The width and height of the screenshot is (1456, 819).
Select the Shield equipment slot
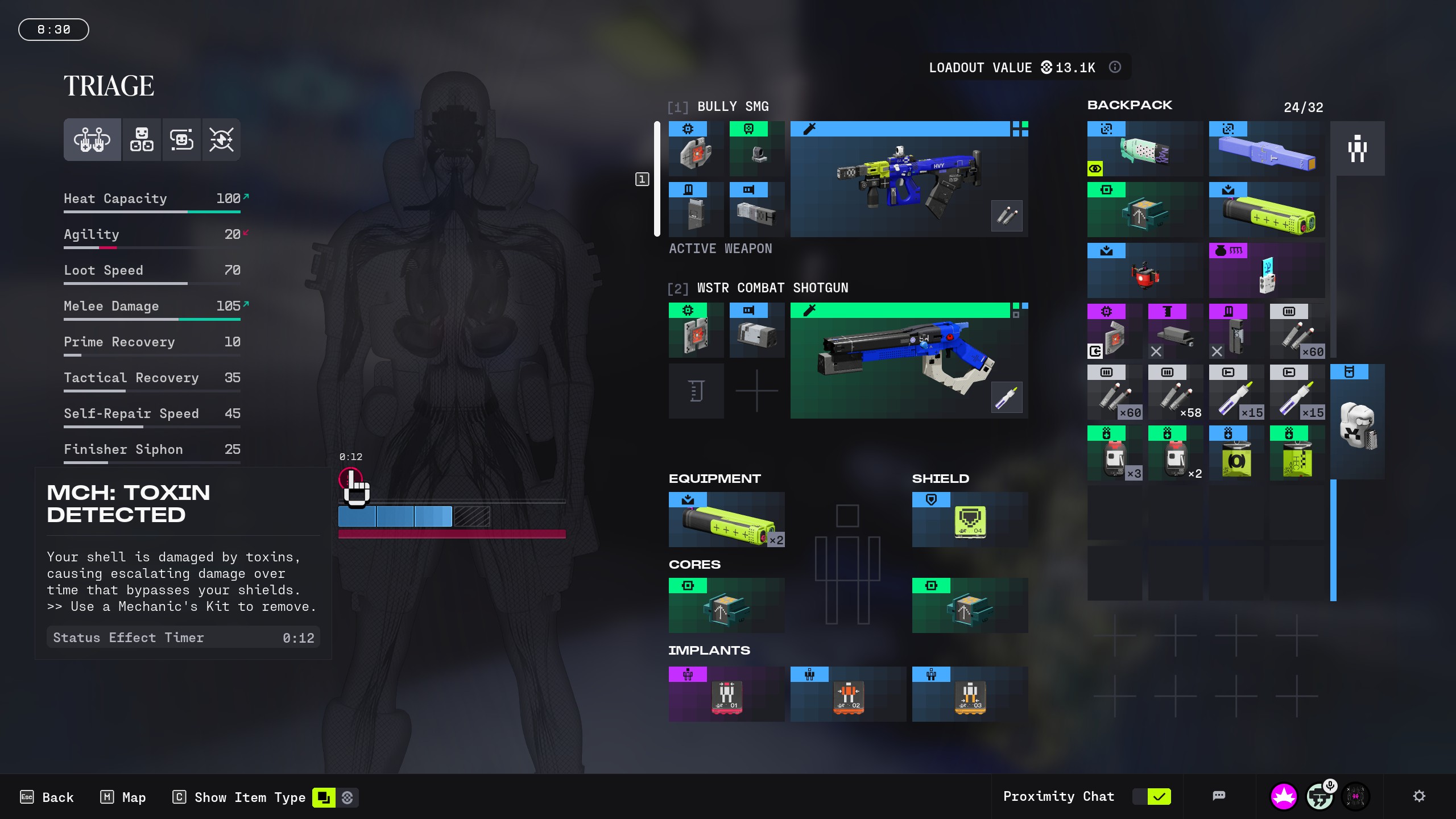pos(970,520)
